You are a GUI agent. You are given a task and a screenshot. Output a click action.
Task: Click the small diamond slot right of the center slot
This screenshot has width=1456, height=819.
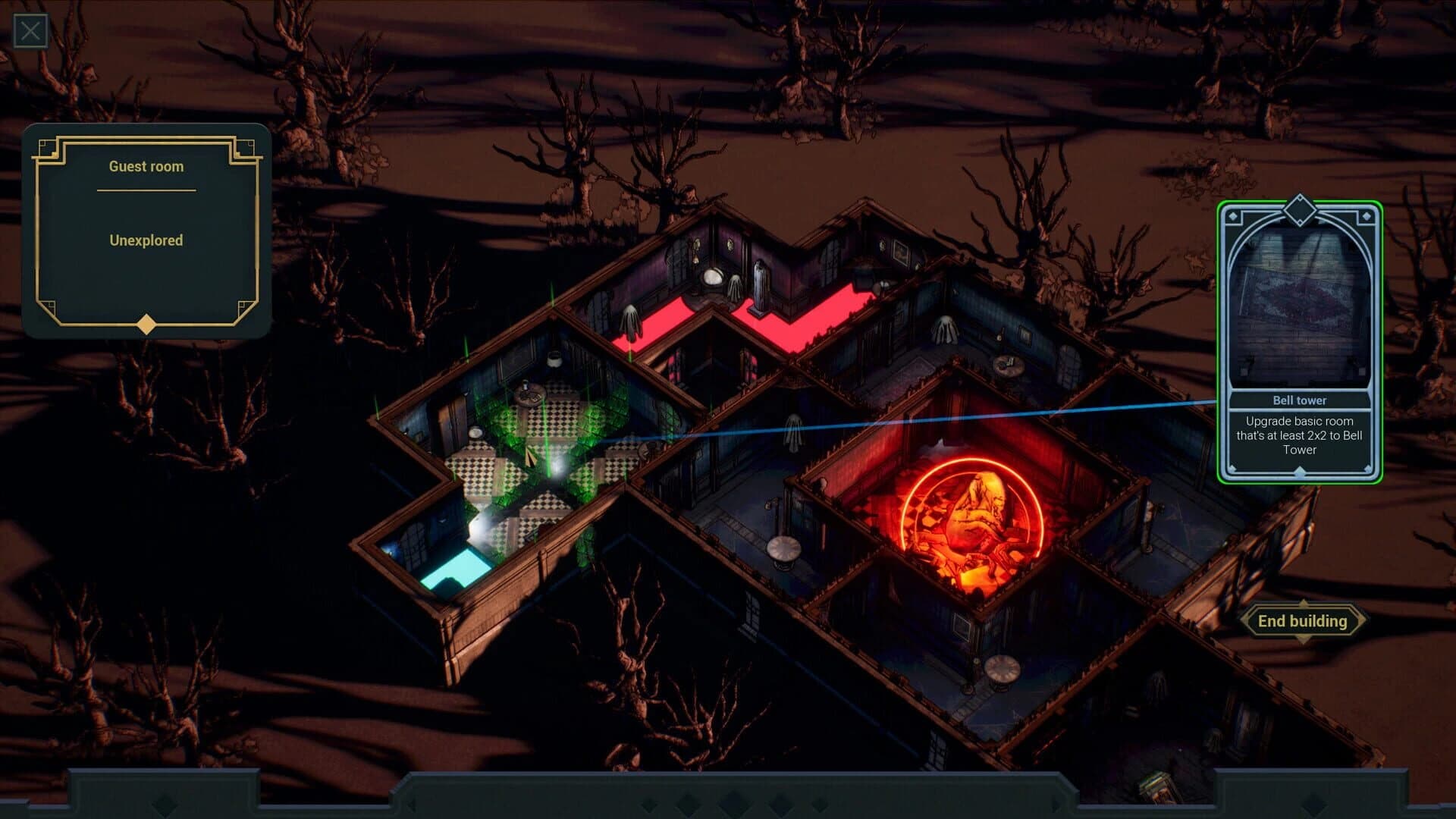click(781, 802)
